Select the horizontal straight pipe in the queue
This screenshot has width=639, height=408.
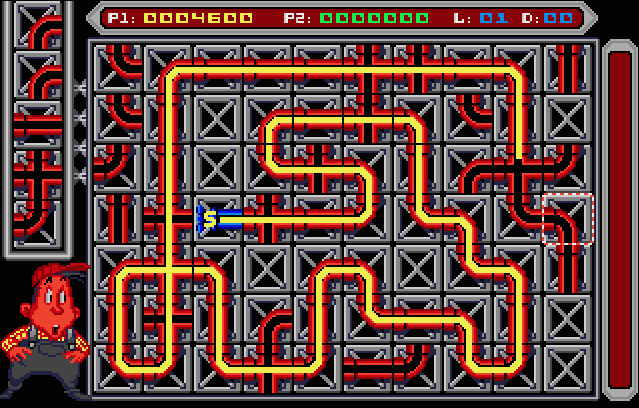[40, 124]
